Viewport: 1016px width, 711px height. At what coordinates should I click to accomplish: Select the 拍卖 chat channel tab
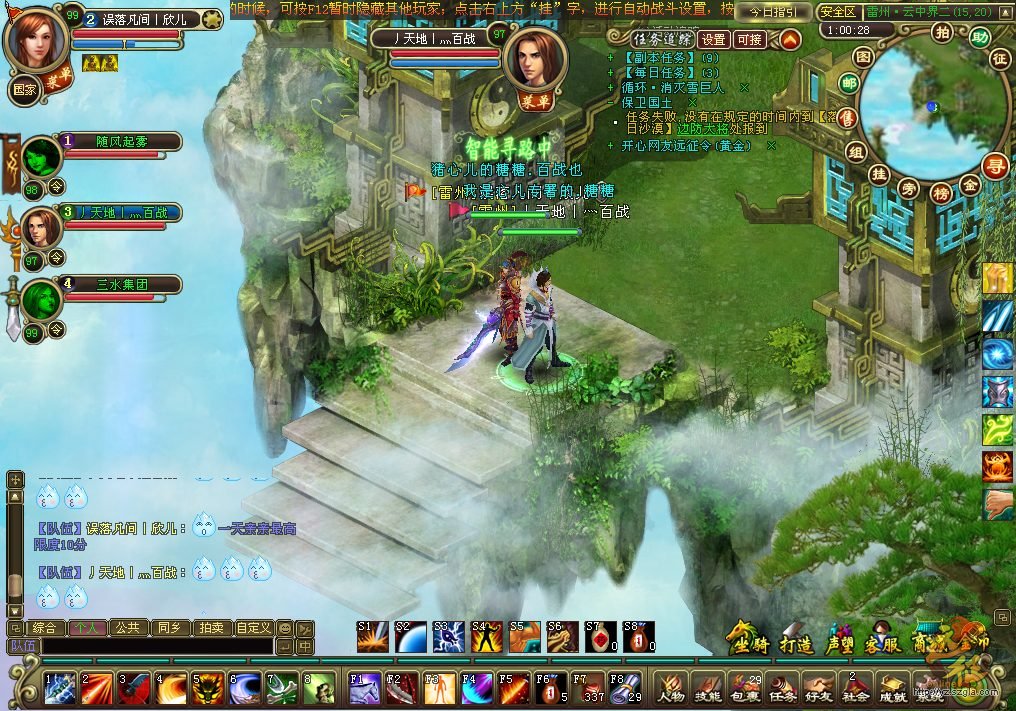tap(209, 628)
